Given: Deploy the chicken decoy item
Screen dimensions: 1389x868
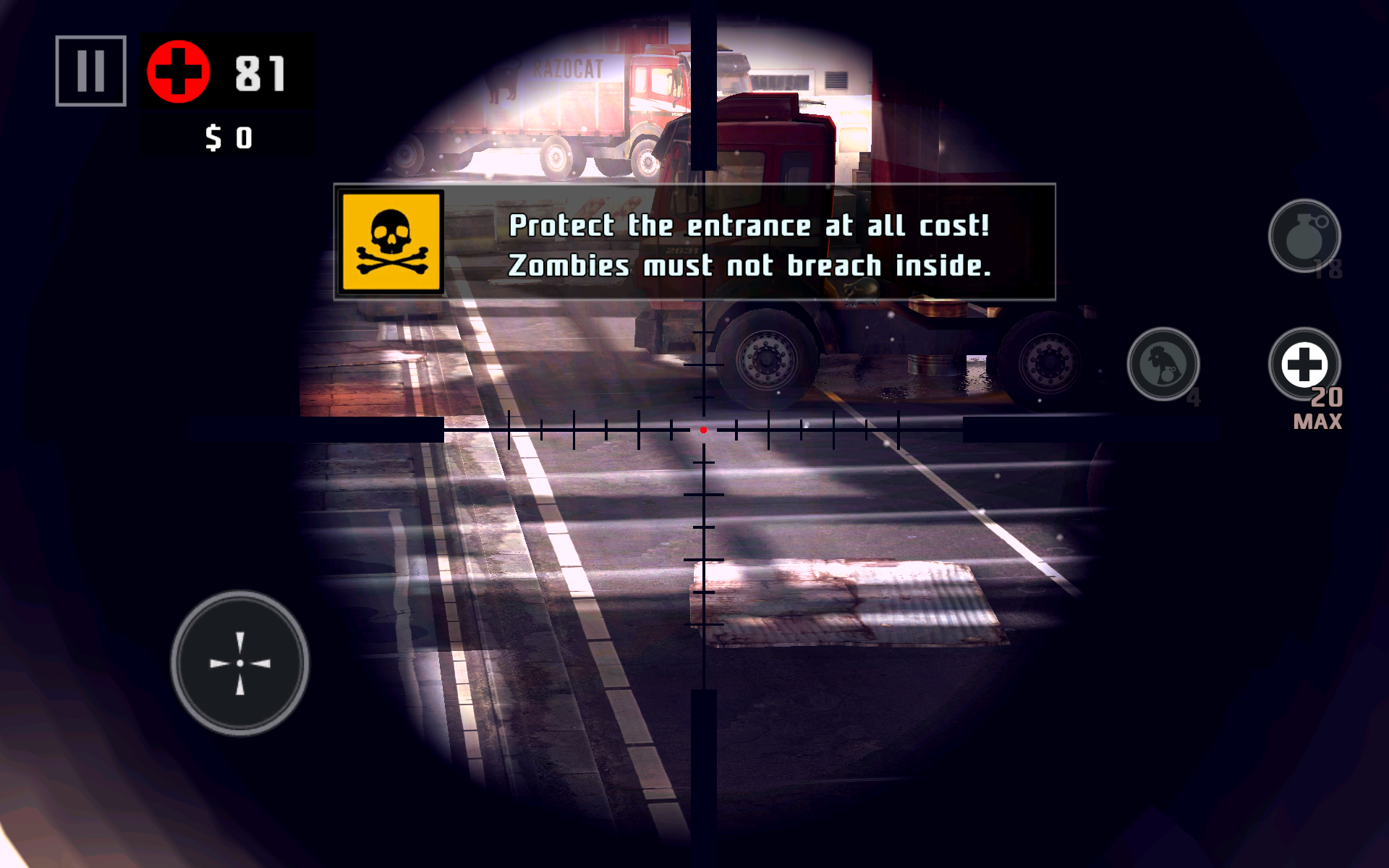Looking at the screenshot, I should (x=1163, y=364).
